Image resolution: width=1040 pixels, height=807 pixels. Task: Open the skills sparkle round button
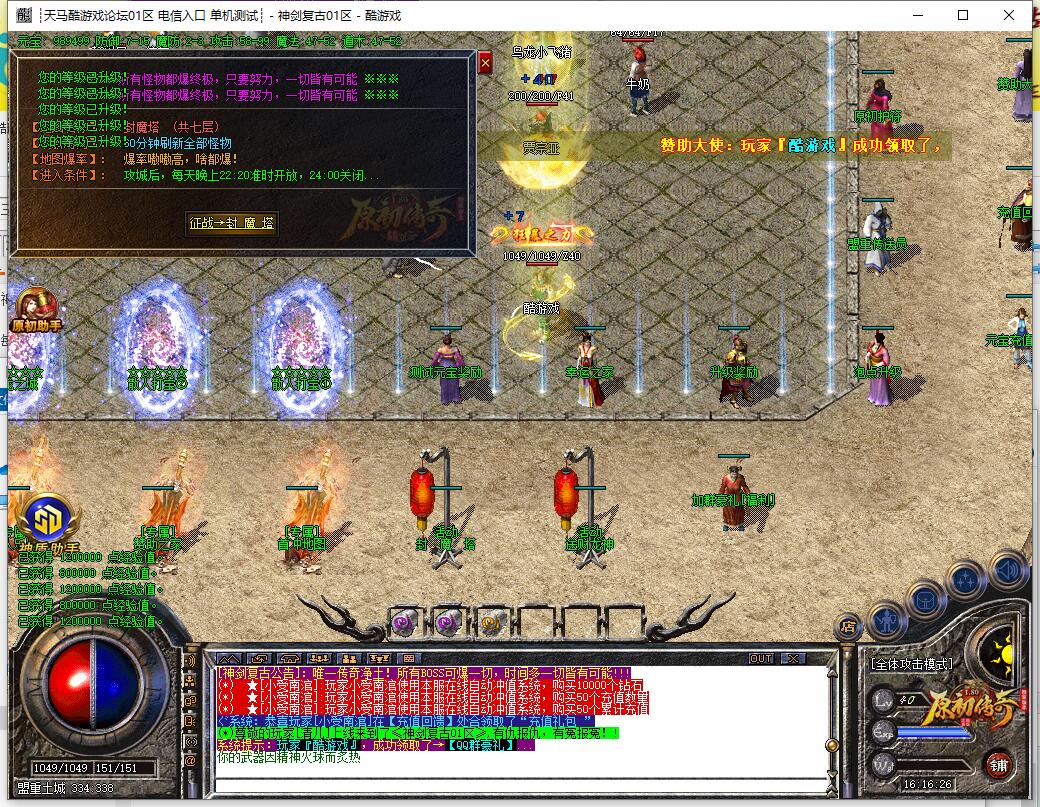coord(966,579)
